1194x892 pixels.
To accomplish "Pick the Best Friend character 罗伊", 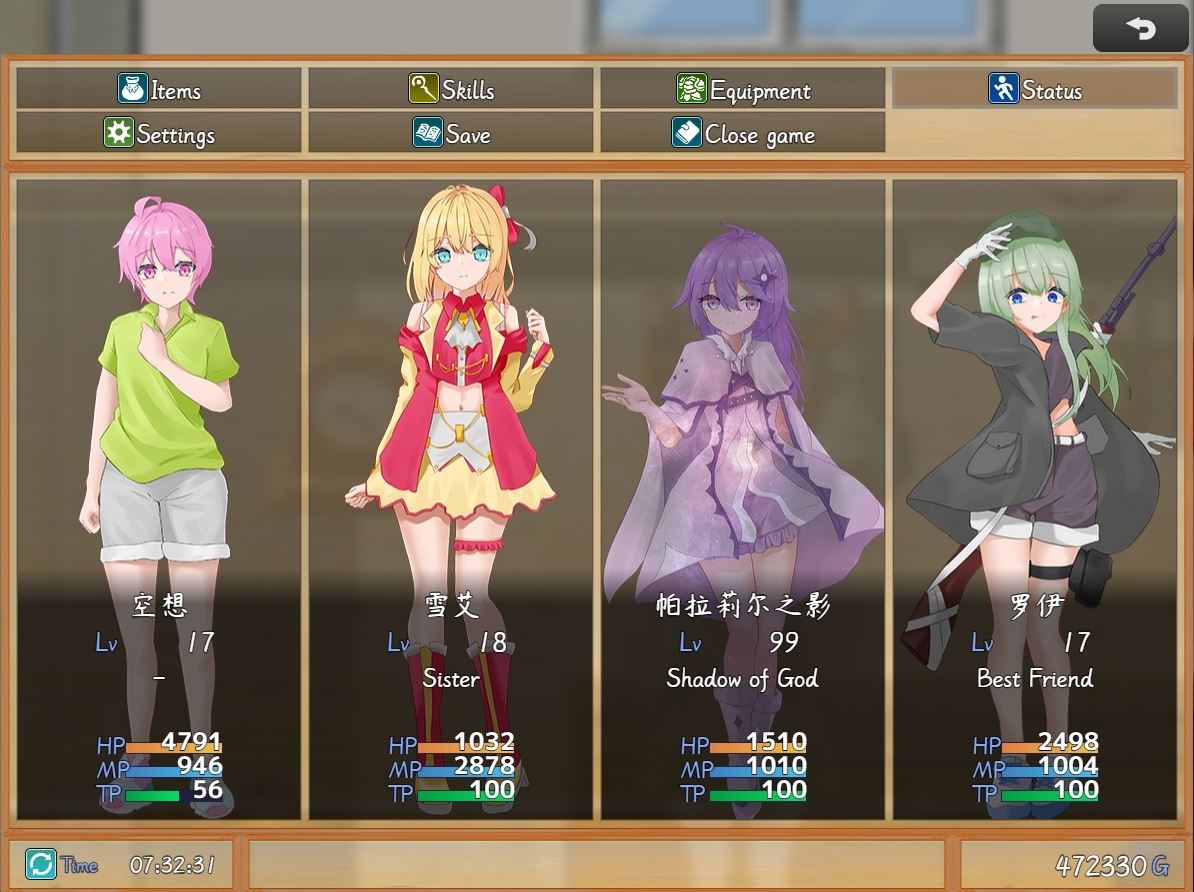I will (1034, 498).
